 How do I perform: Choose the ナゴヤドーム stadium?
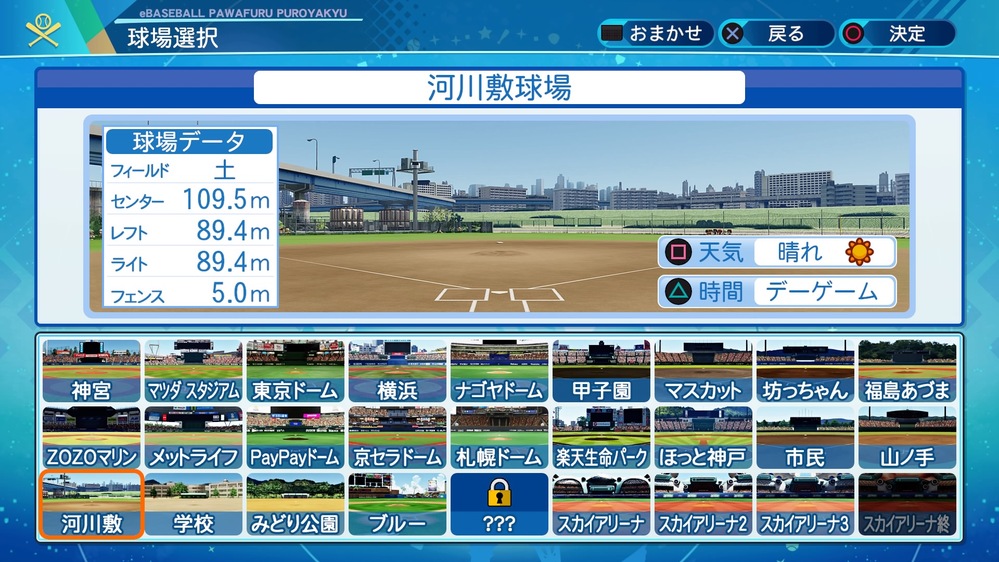tap(499, 371)
